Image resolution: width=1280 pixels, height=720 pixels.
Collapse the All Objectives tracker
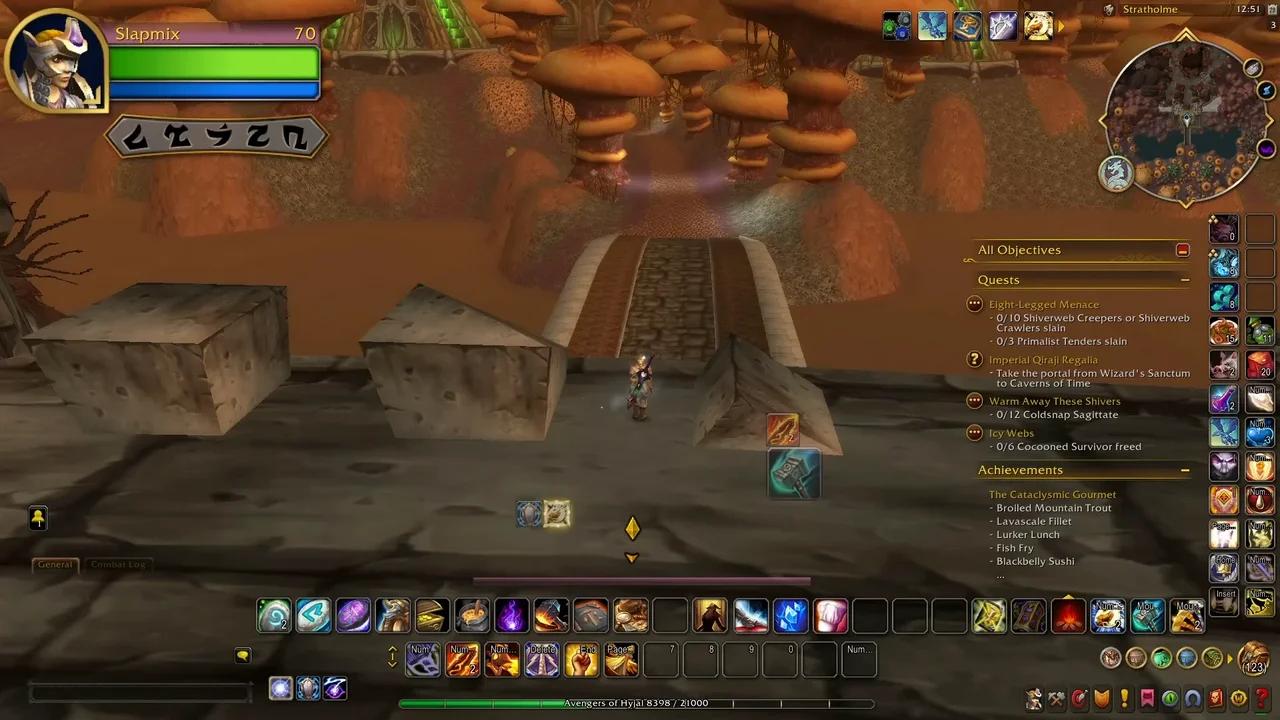point(1182,250)
